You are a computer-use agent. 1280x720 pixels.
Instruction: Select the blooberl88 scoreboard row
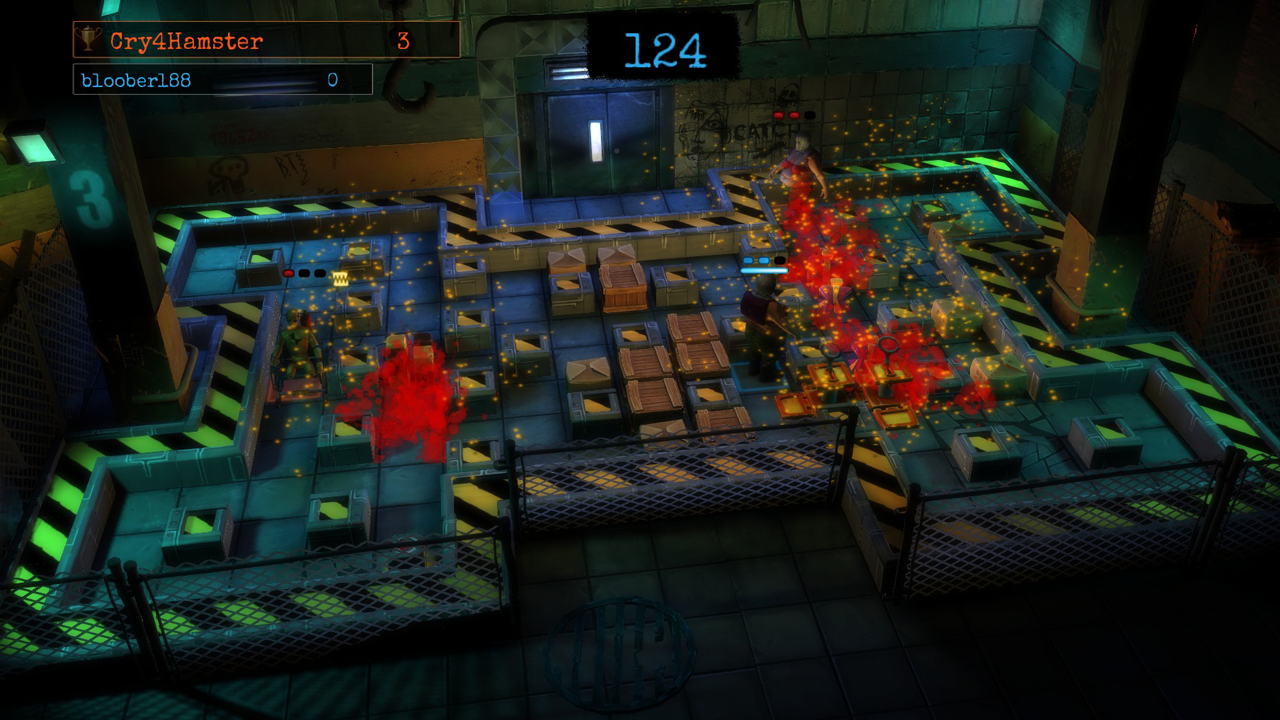point(222,80)
